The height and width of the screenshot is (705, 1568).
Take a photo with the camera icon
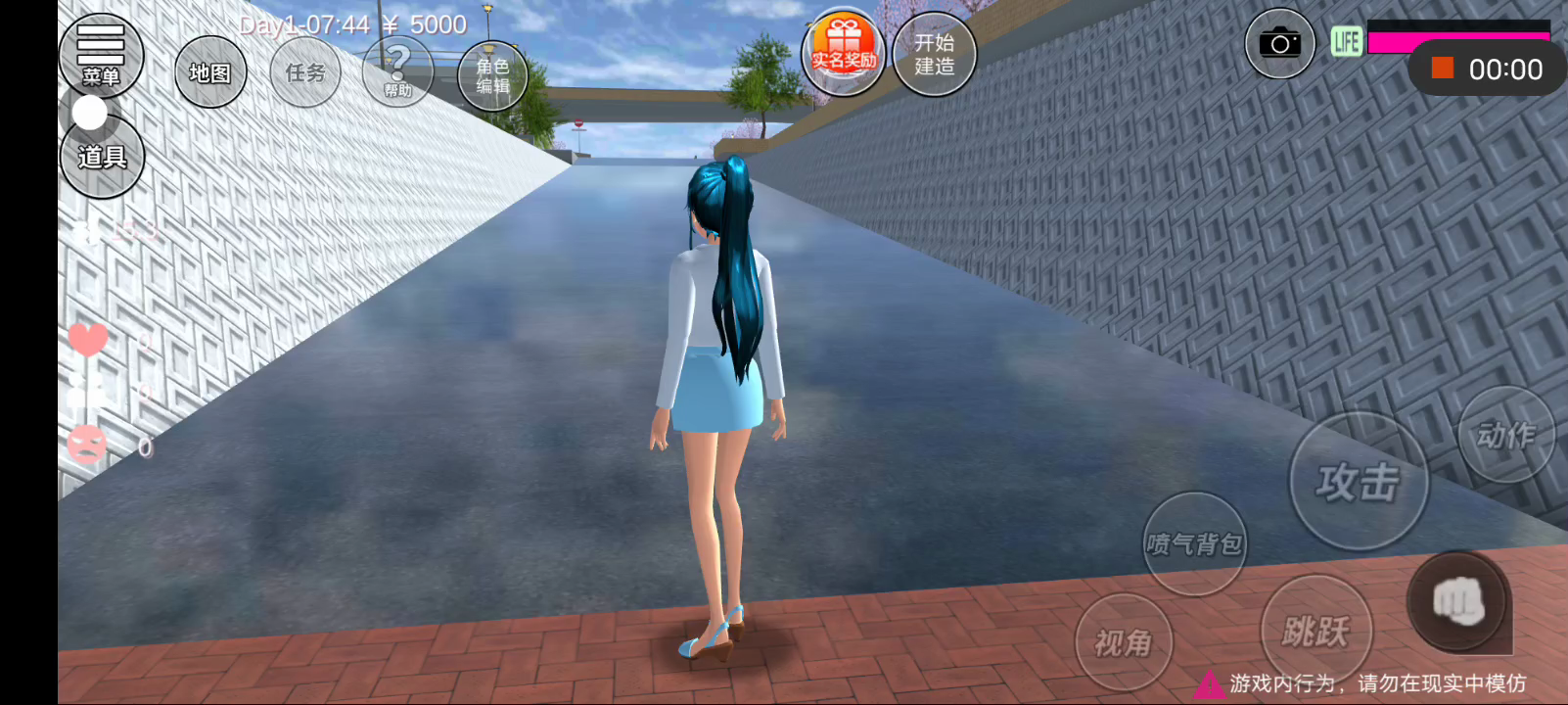1279,44
